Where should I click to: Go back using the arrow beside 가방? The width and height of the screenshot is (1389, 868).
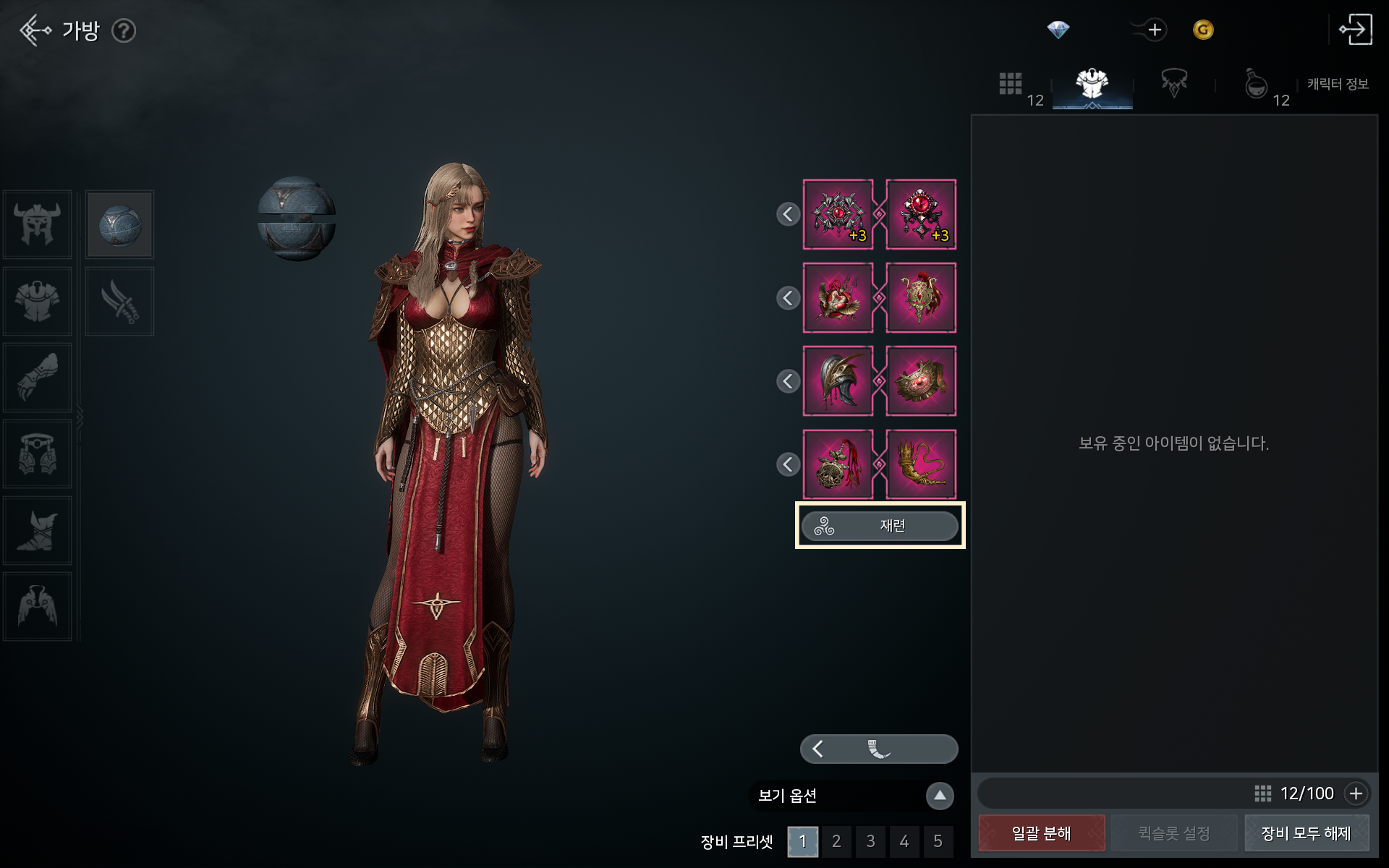(35, 30)
